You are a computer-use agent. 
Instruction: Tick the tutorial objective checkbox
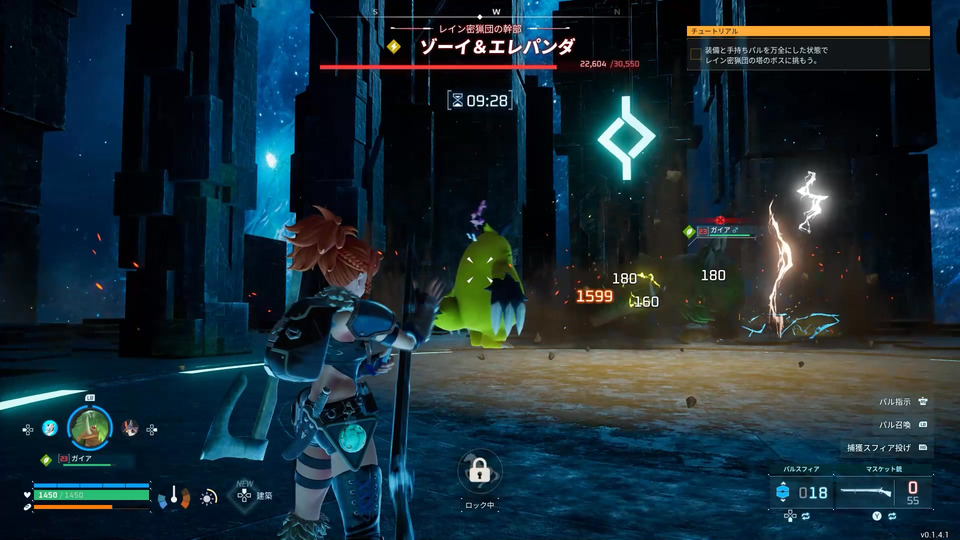[x=696, y=55]
